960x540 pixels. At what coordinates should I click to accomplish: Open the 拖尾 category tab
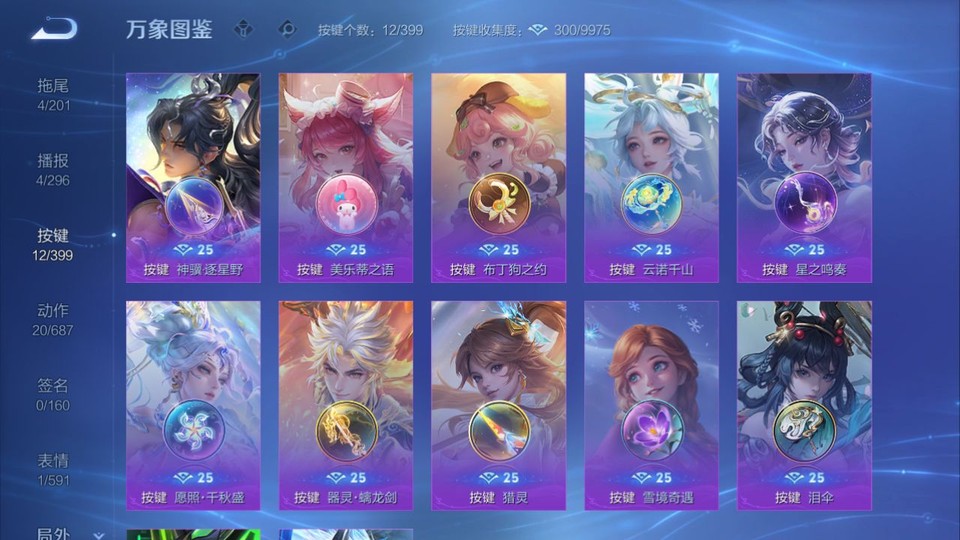point(54,94)
